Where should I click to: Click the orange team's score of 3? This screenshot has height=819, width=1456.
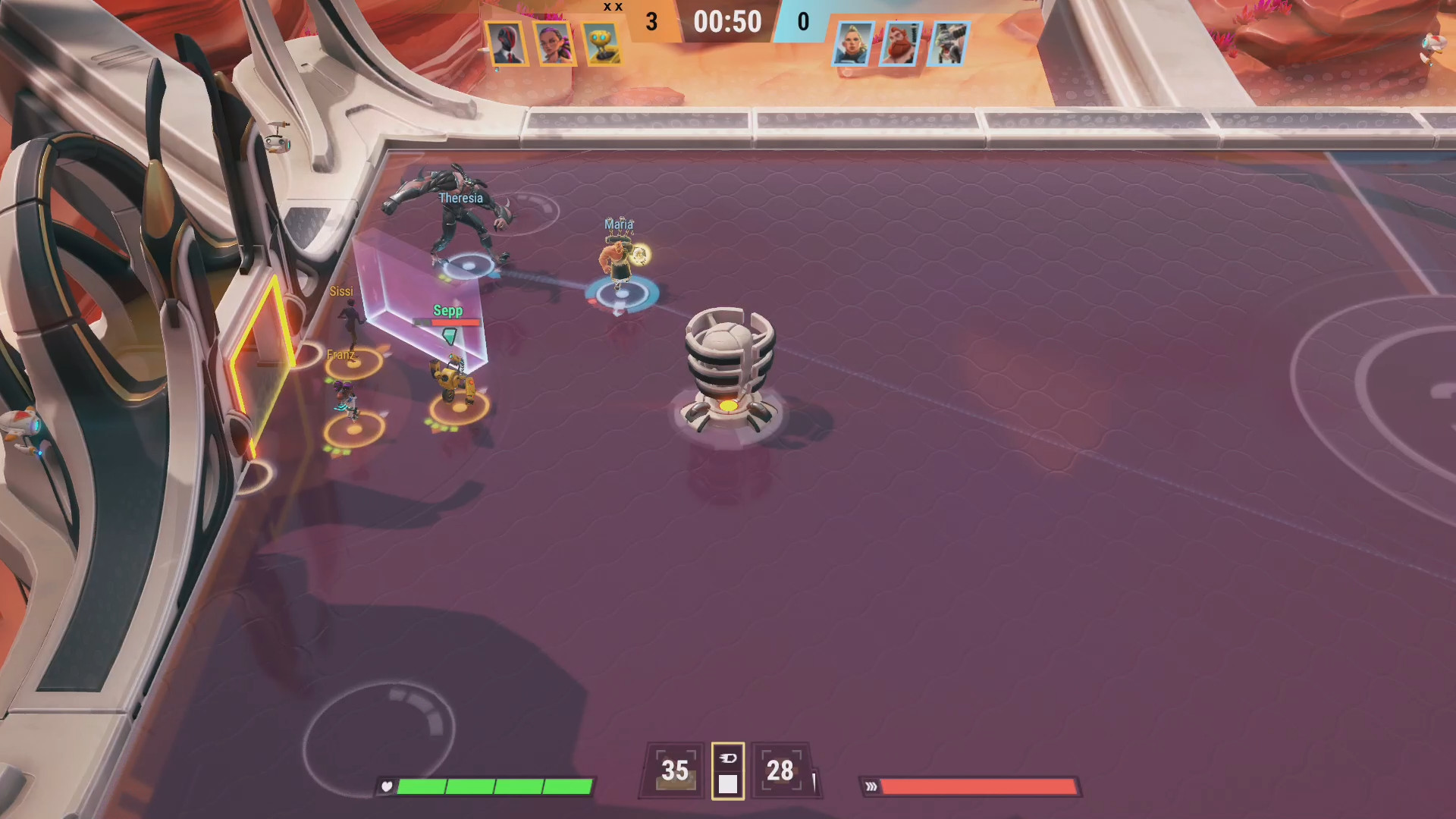click(651, 22)
